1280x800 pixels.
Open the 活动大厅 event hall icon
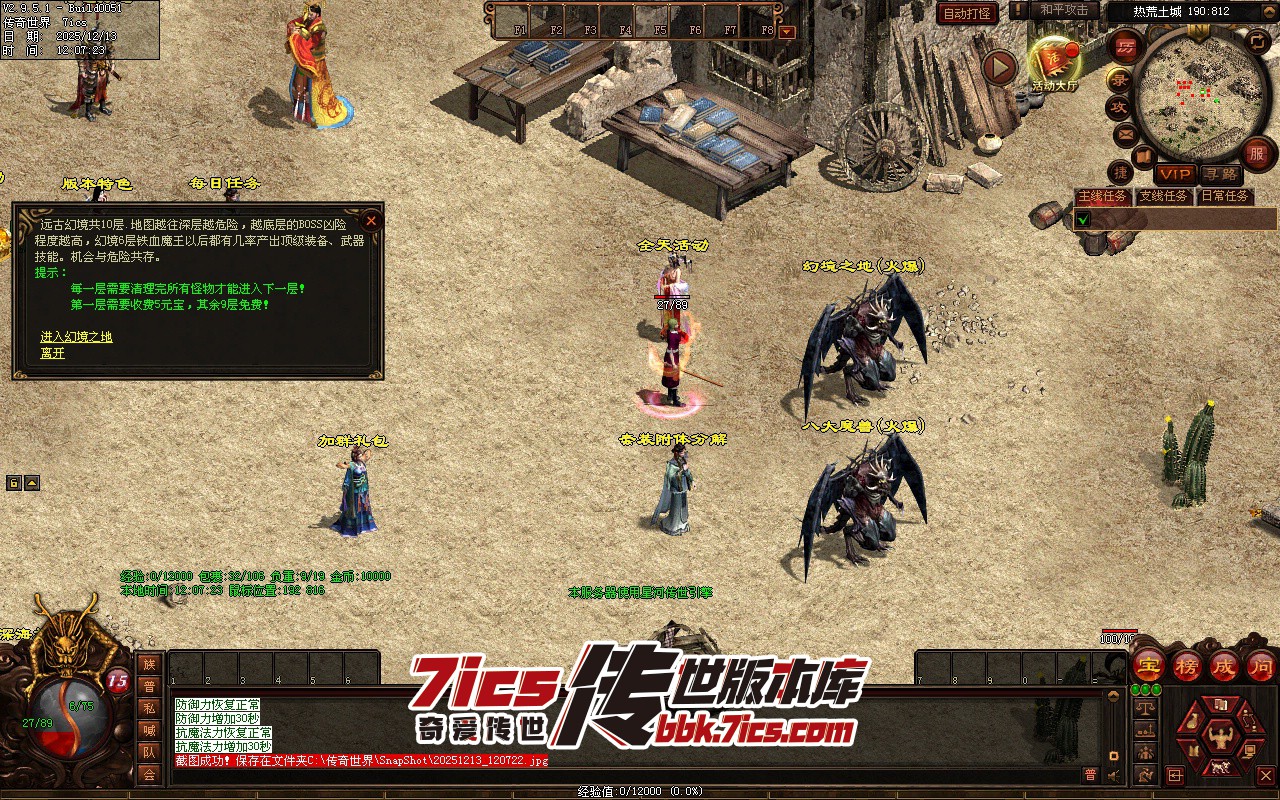point(1054,62)
